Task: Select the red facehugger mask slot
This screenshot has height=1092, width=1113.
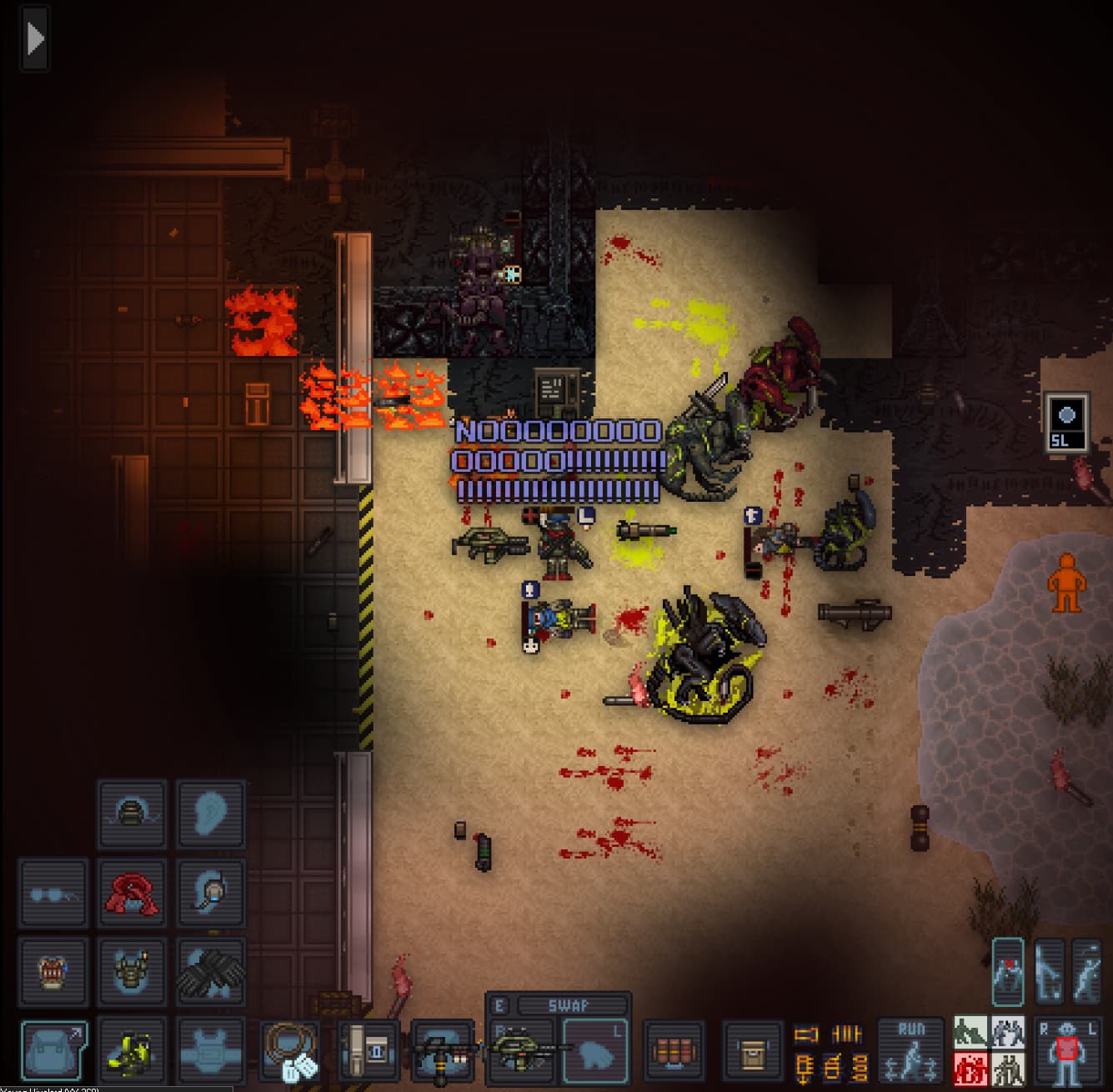Action: (x=132, y=894)
